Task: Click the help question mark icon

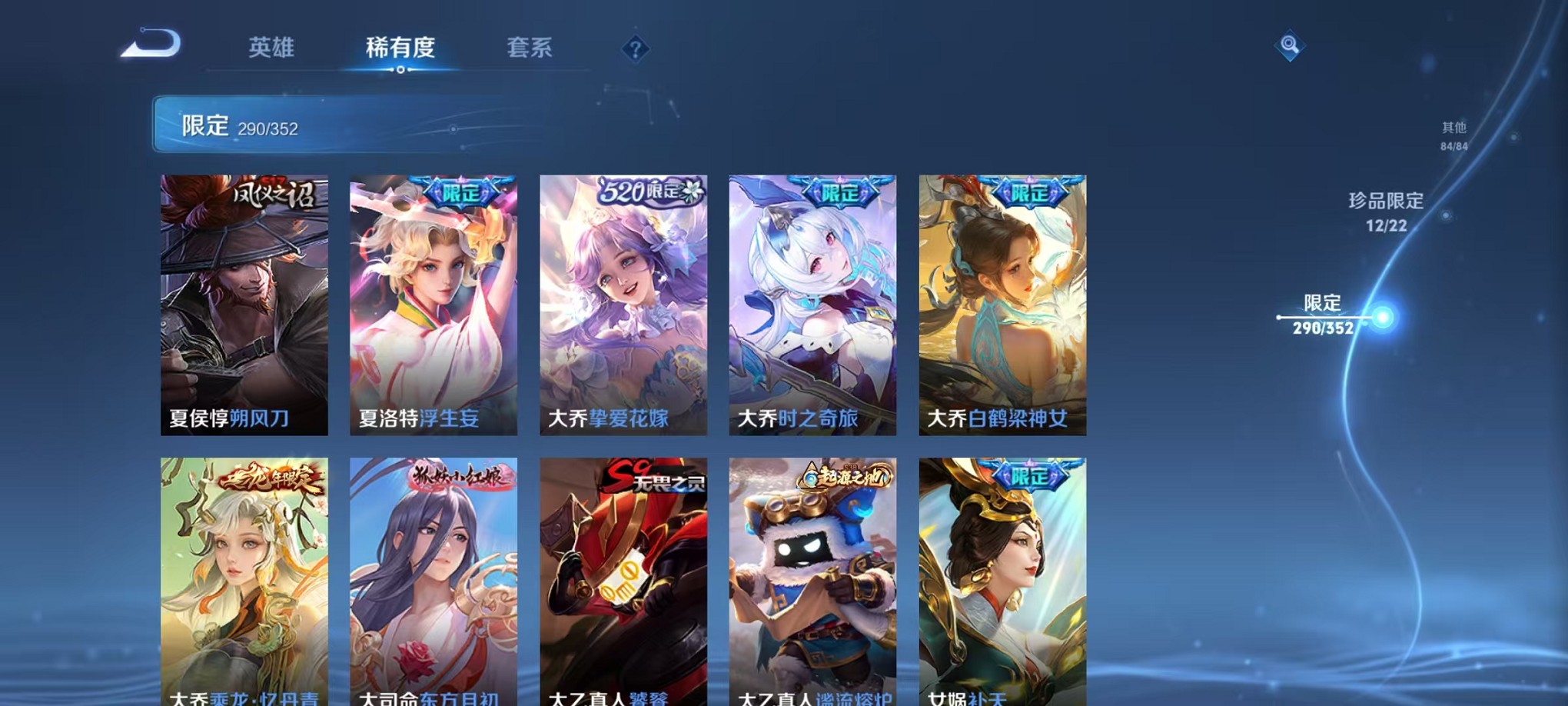Action: [x=635, y=49]
